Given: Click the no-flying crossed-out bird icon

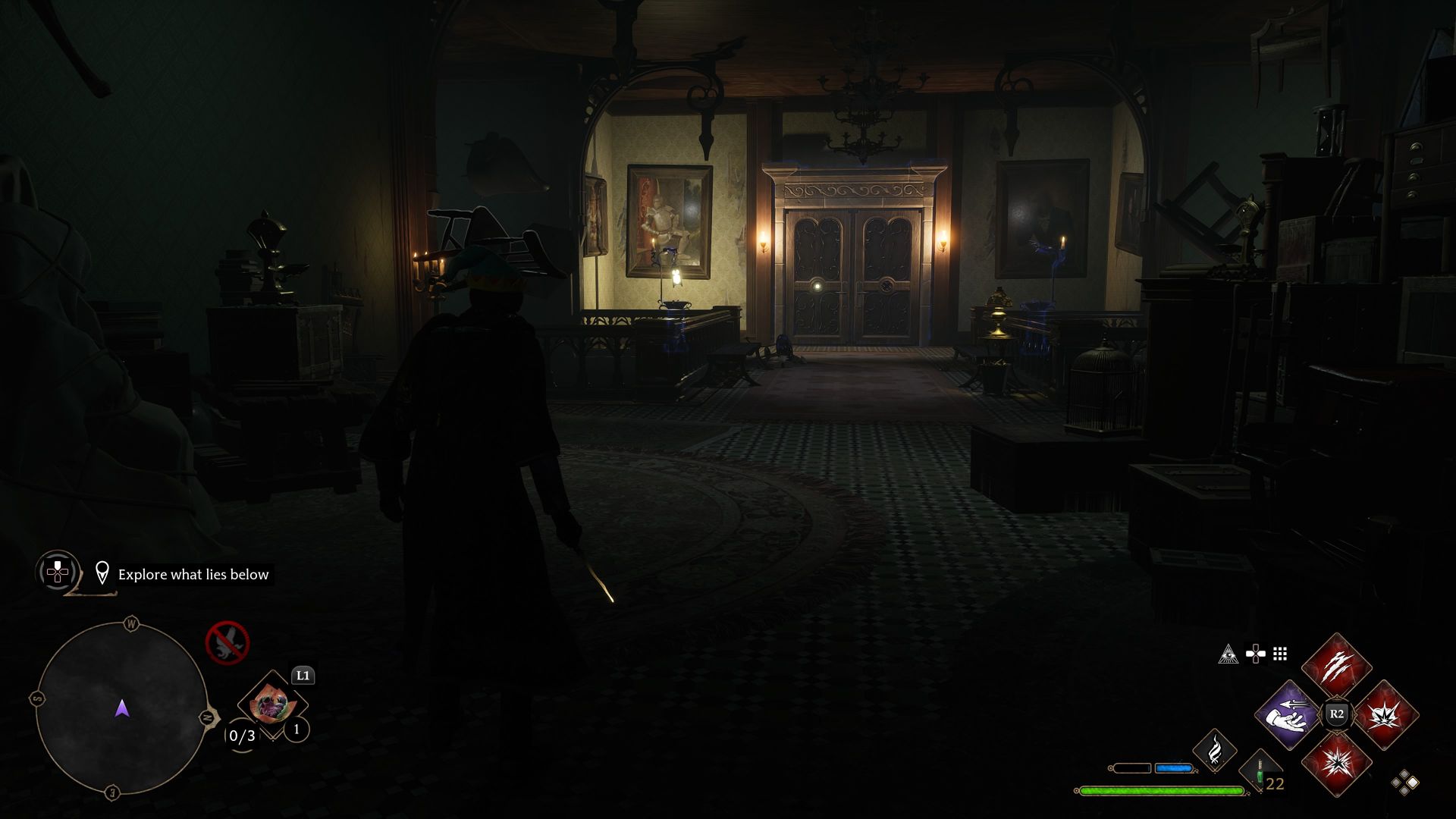Looking at the screenshot, I should coord(227,642).
